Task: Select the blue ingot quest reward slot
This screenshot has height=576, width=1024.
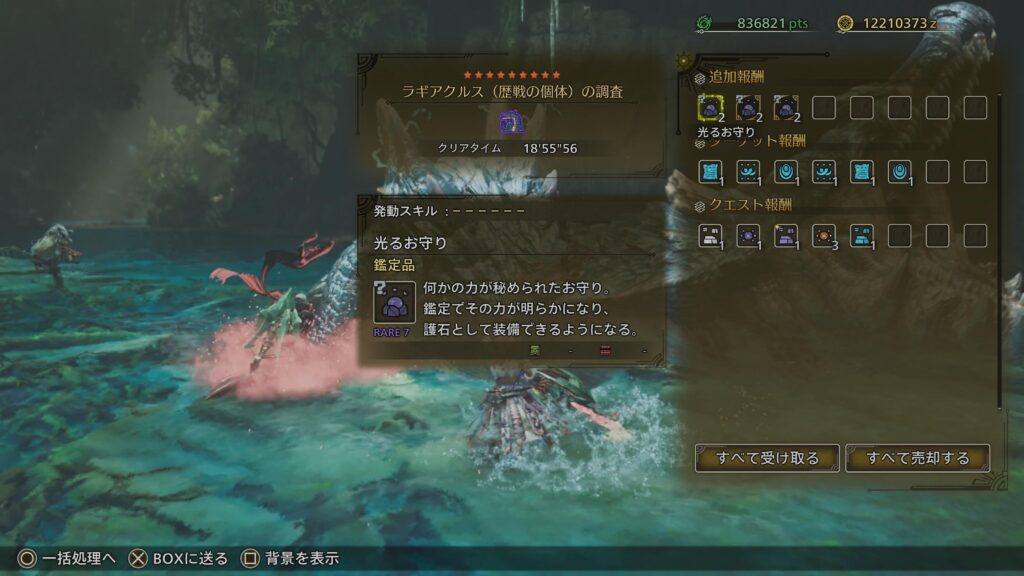Action: pos(862,235)
